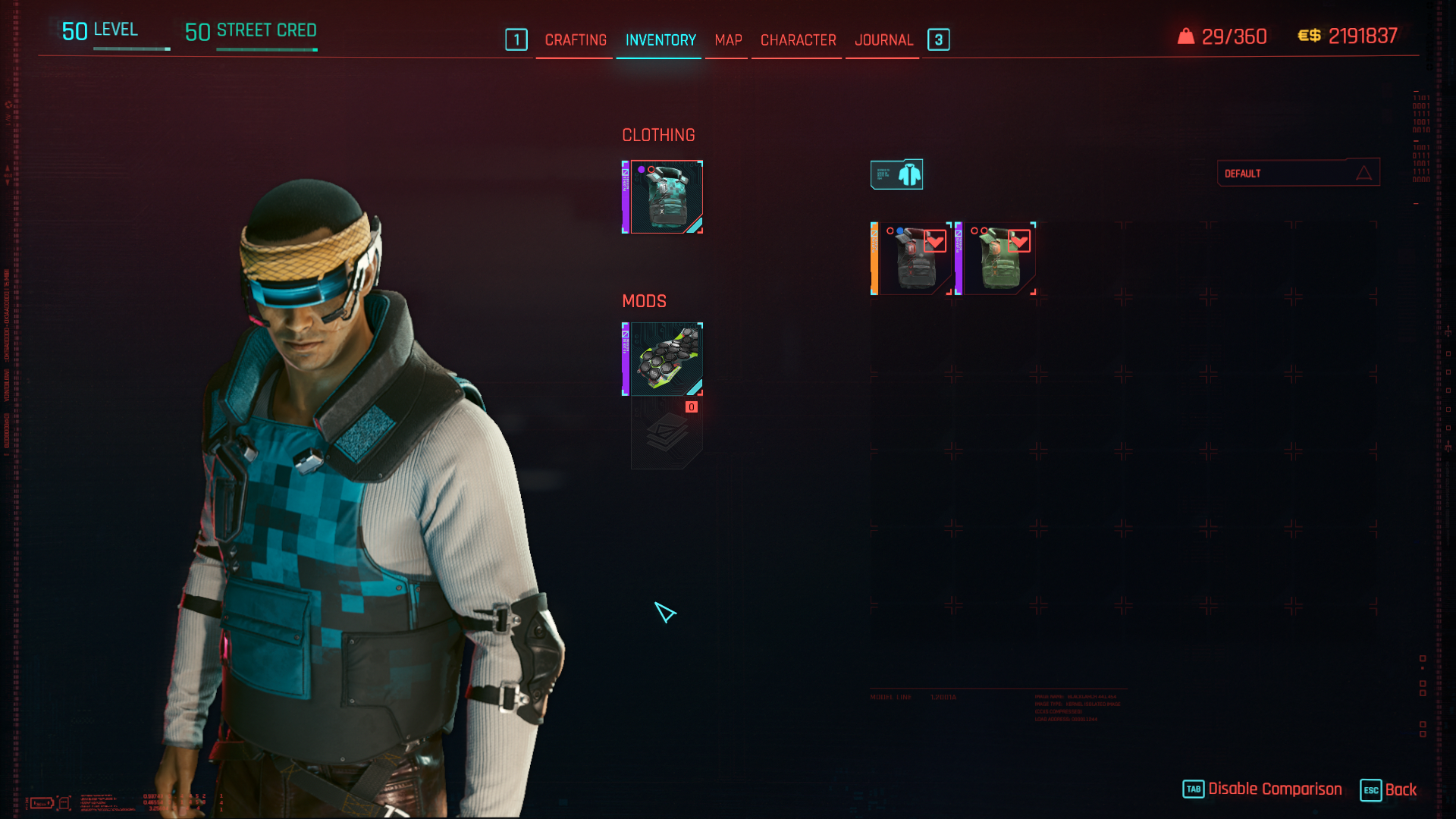This screenshot has height=819, width=1456.
Task: Open the Character tab
Action: click(798, 40)
